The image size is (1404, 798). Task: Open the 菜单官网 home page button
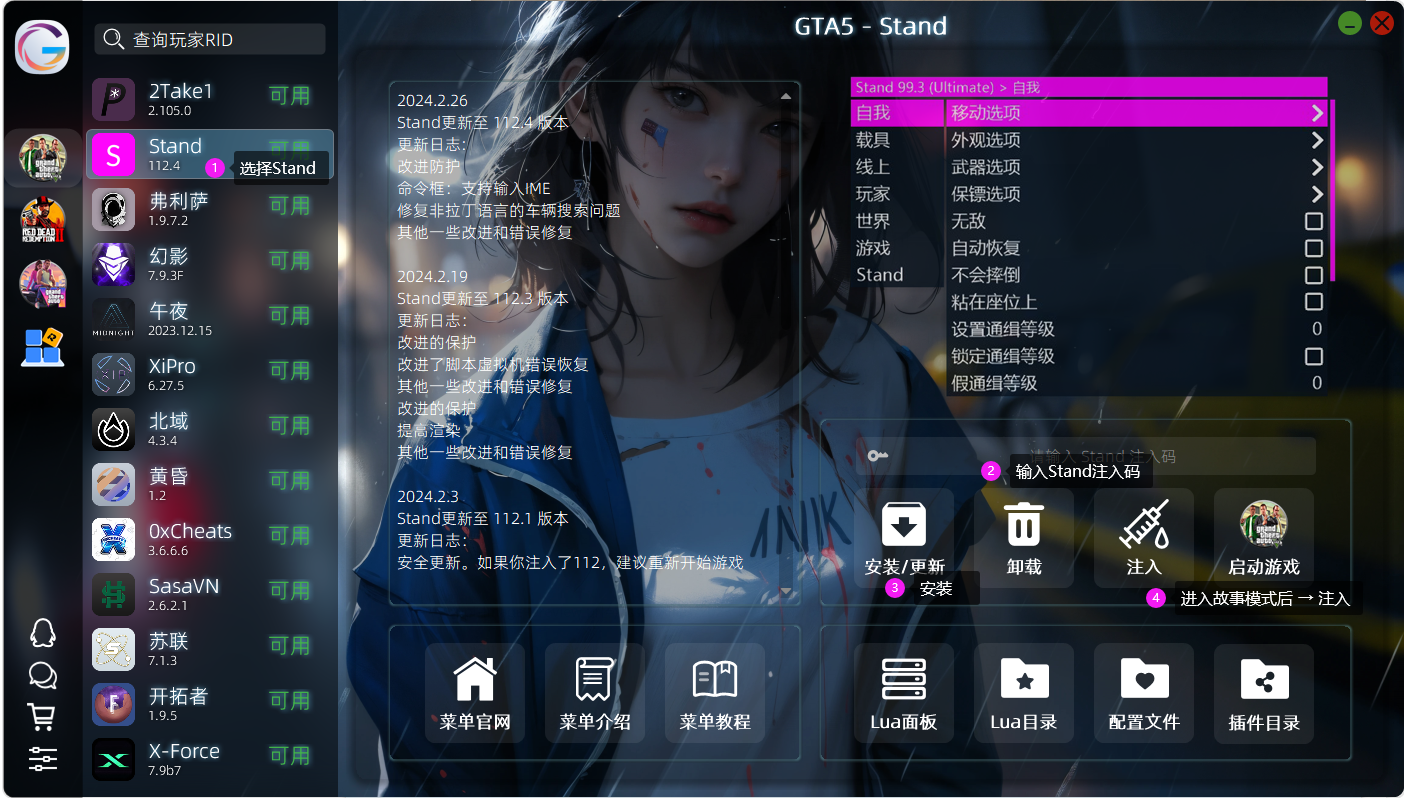pyautogui.click(x=475, y=693)
